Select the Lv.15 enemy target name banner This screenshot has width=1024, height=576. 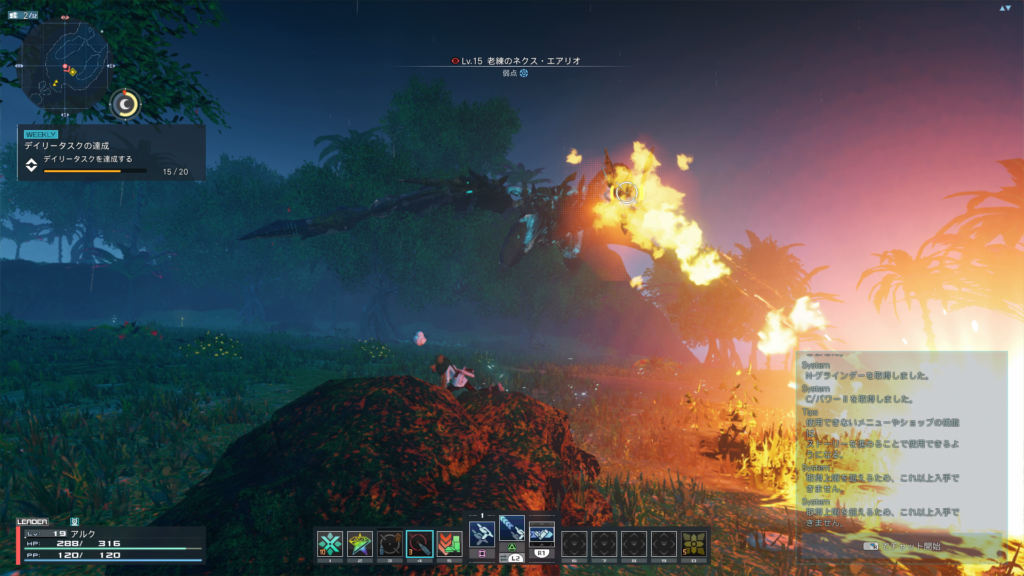[x=516, y=61]
